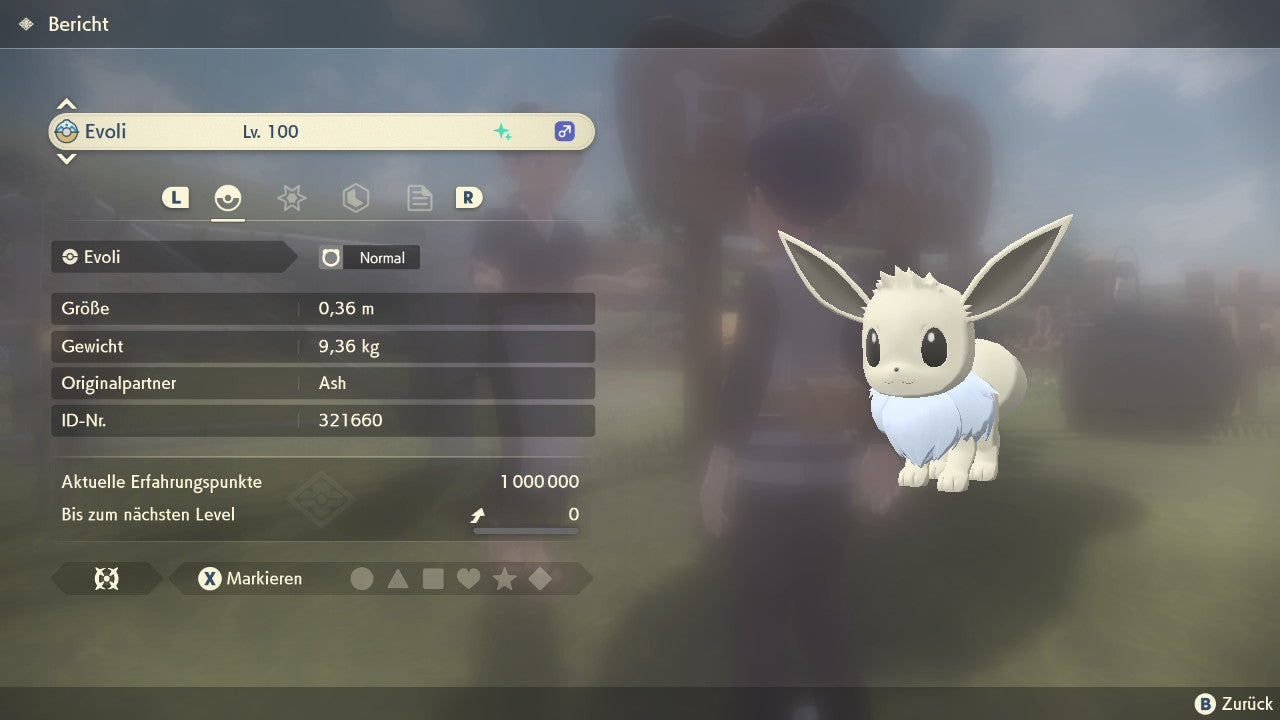Click the crossed-circle icon left of Markieren
This screenshot has height=720, width=1280.
(106, 579)
